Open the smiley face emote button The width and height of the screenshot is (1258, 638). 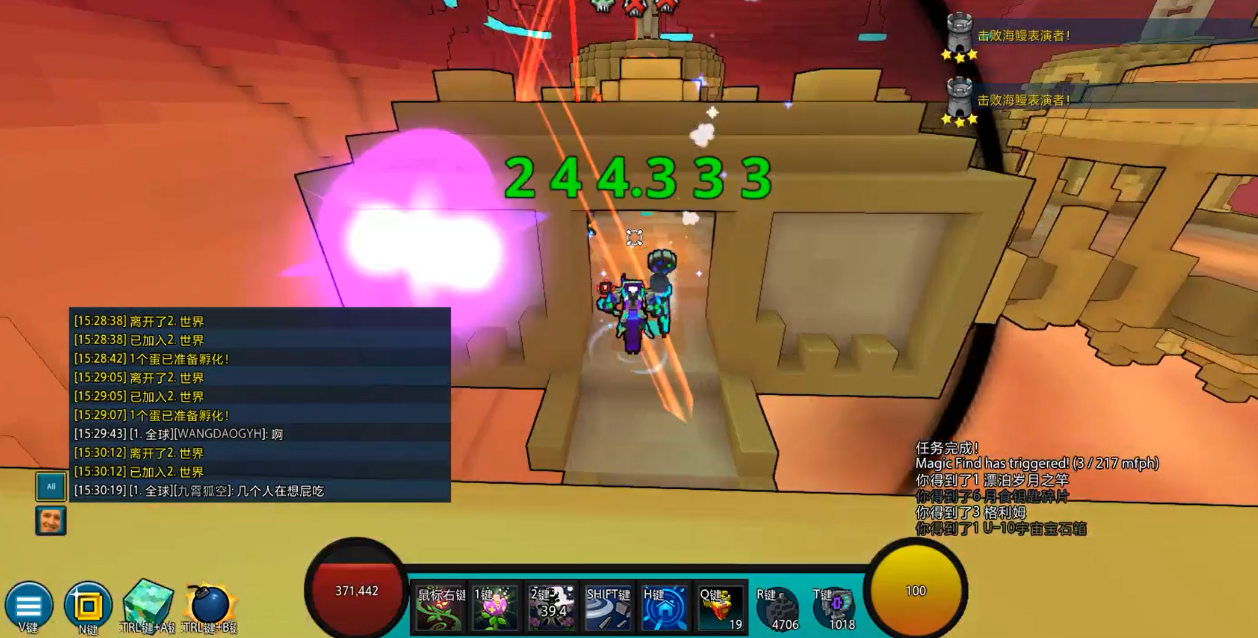click(x=51, y=520)
